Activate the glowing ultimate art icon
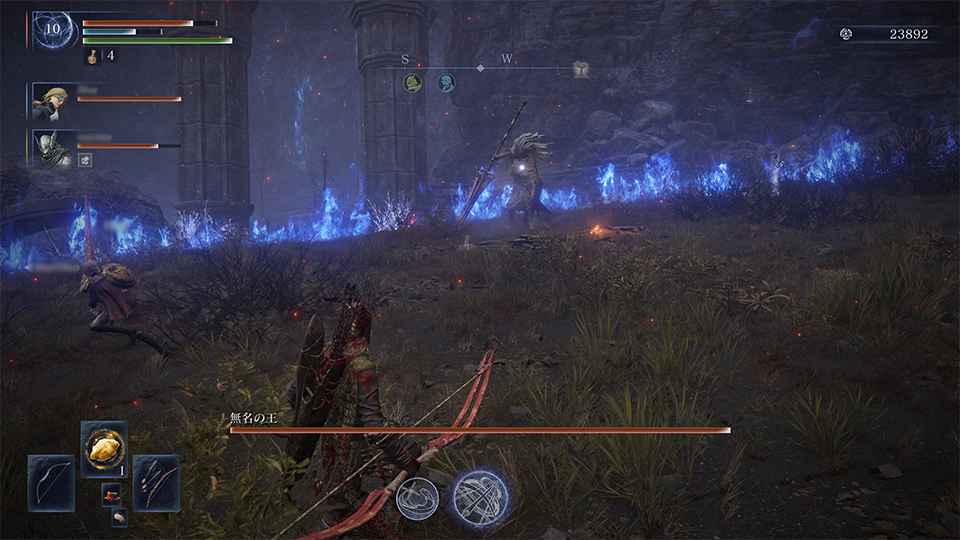 coord(480,497)
